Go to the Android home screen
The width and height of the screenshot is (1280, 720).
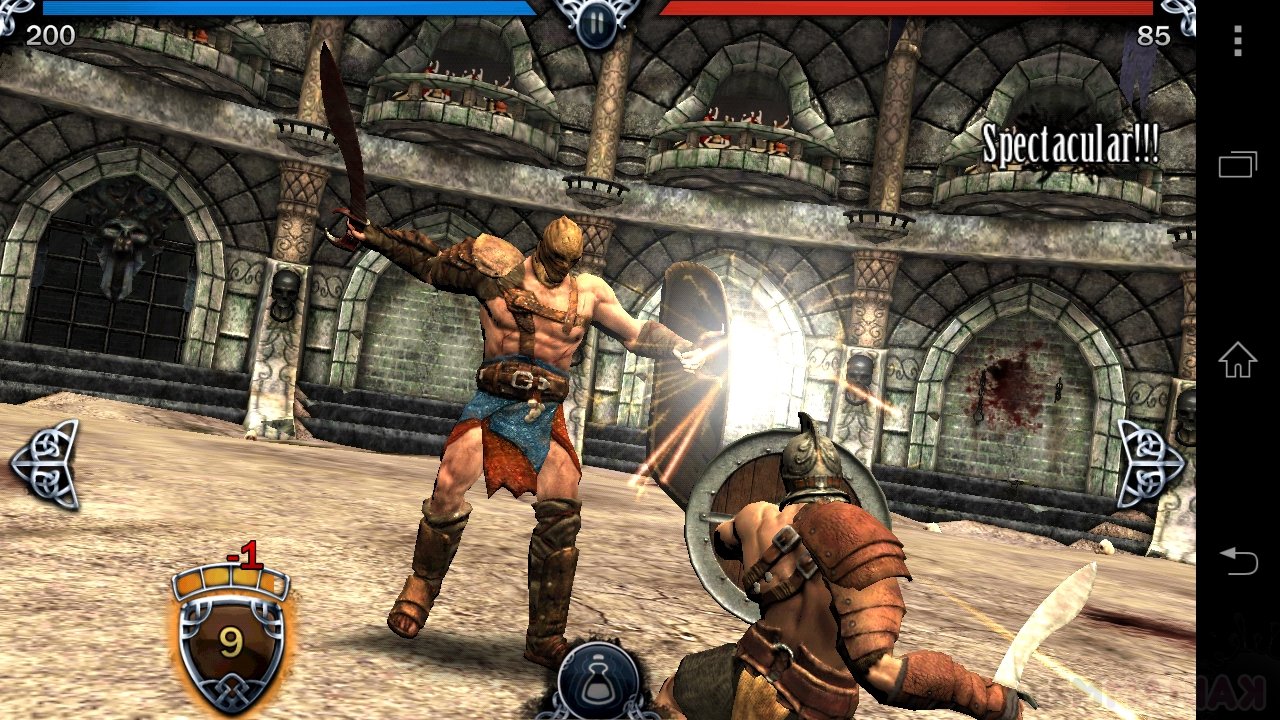(x=1238, y=360)
